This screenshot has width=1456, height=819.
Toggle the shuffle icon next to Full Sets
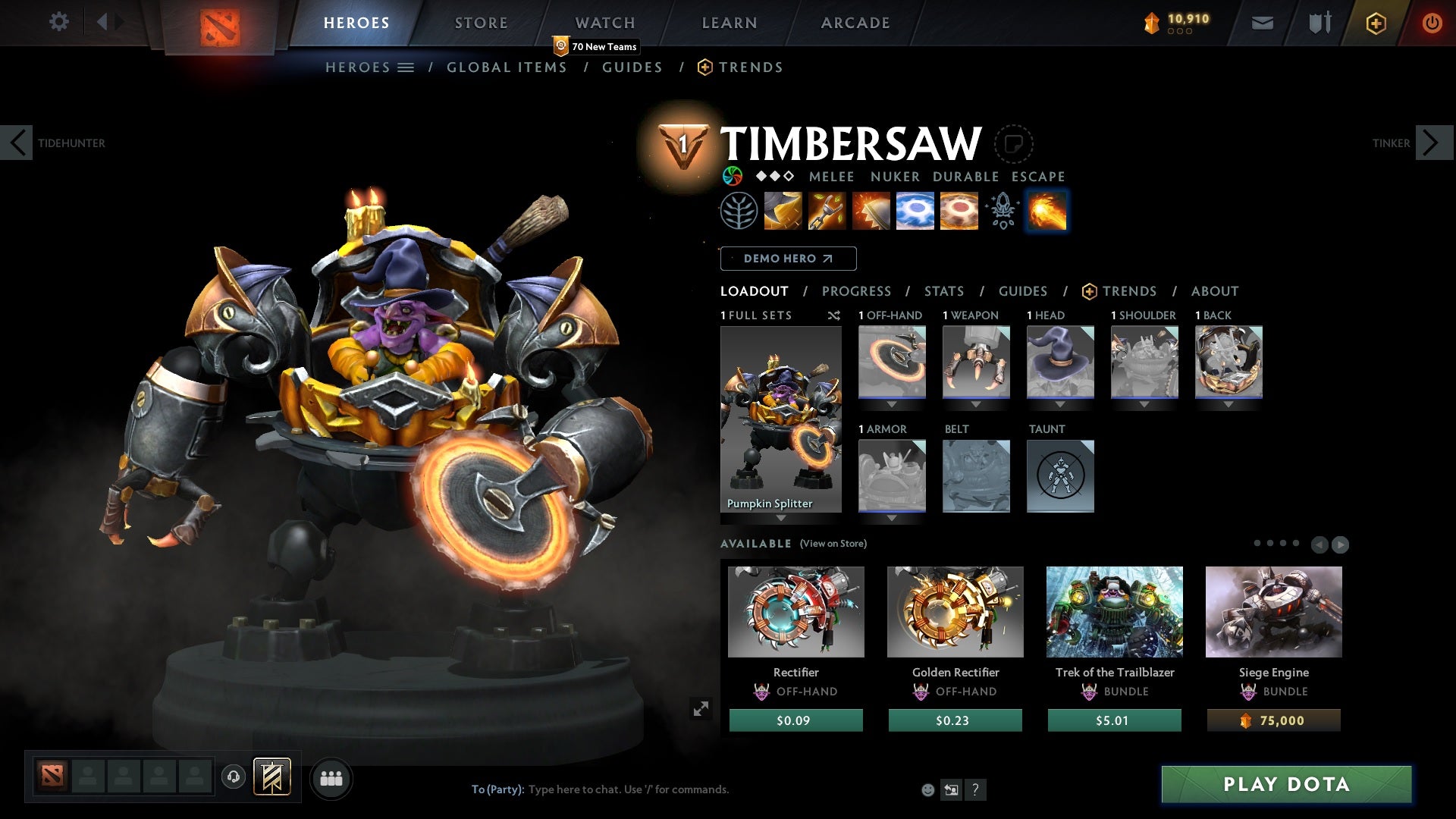pos(834,316)
